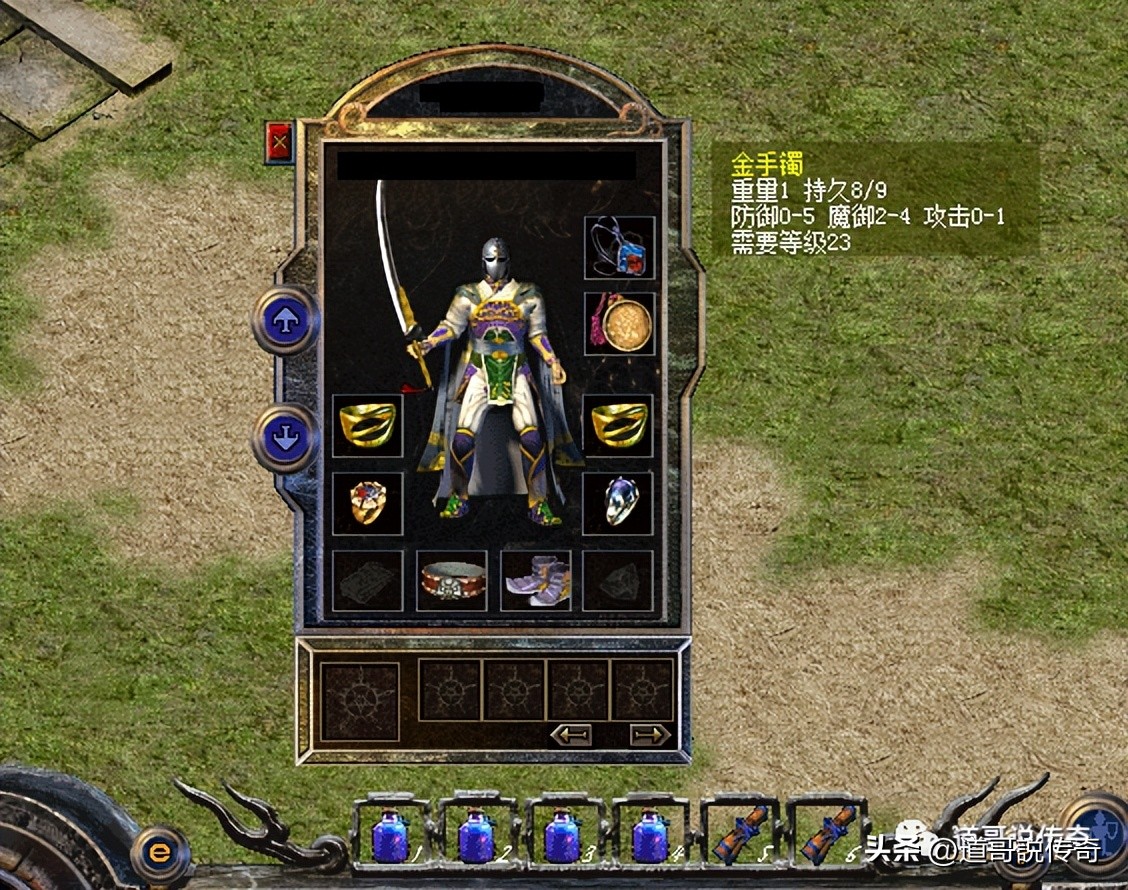Go to previous page with left arrow
This screenshot has width=1128, height=890.
pyautogui.click(x=571, y=735)
